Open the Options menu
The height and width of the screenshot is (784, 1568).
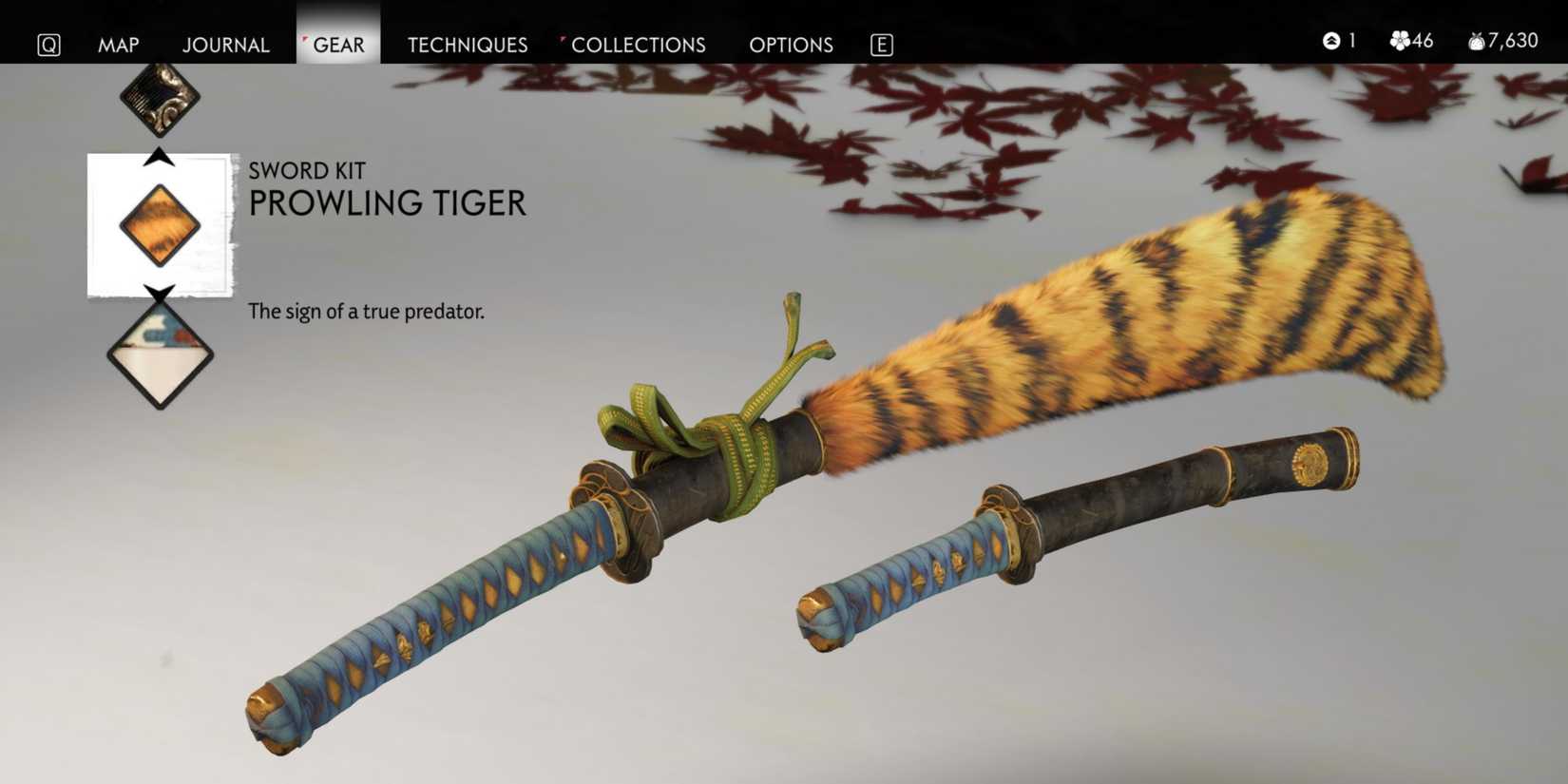[791, 45]
